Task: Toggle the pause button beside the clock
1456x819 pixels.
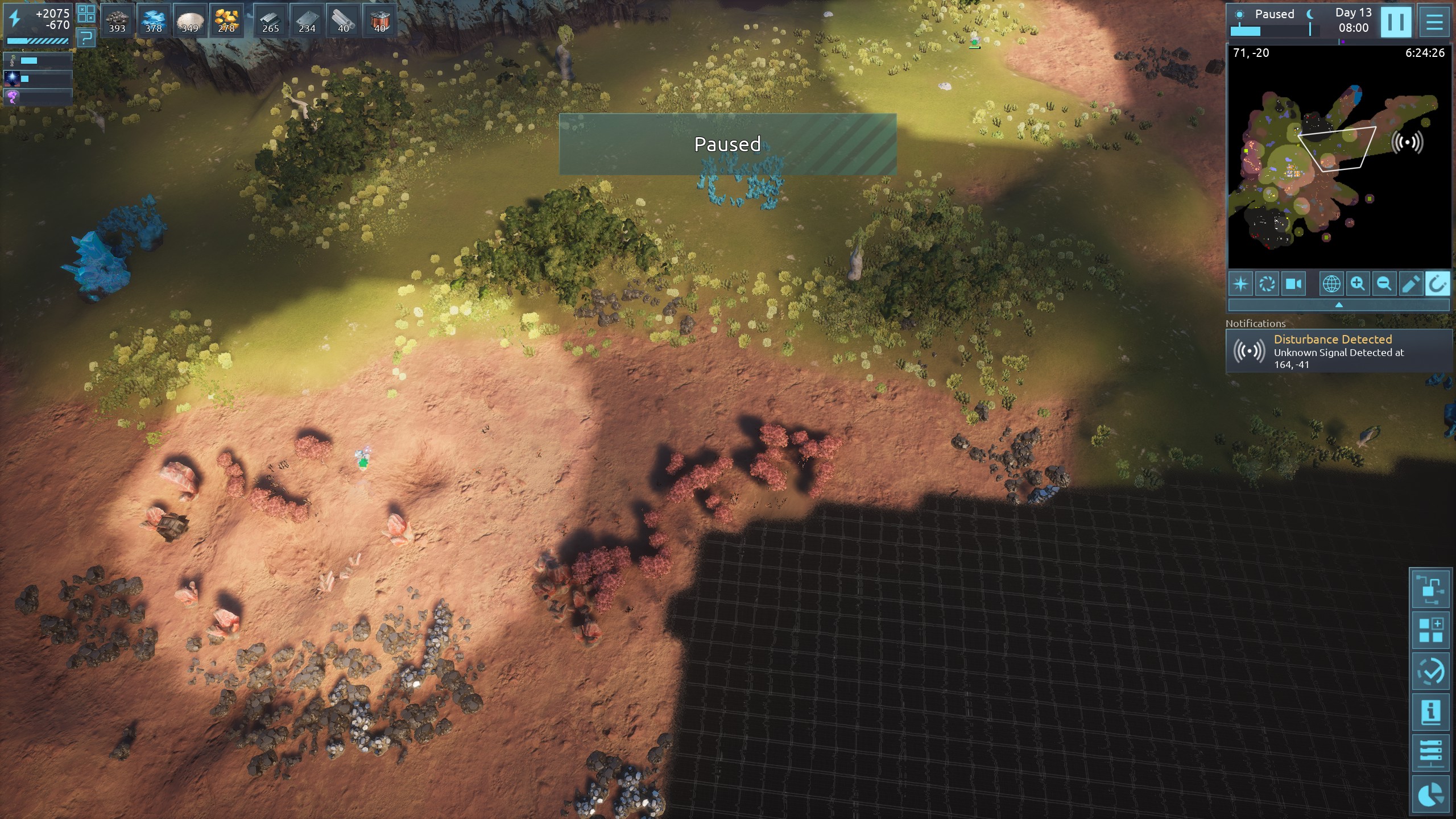Action: (1396, 22)
